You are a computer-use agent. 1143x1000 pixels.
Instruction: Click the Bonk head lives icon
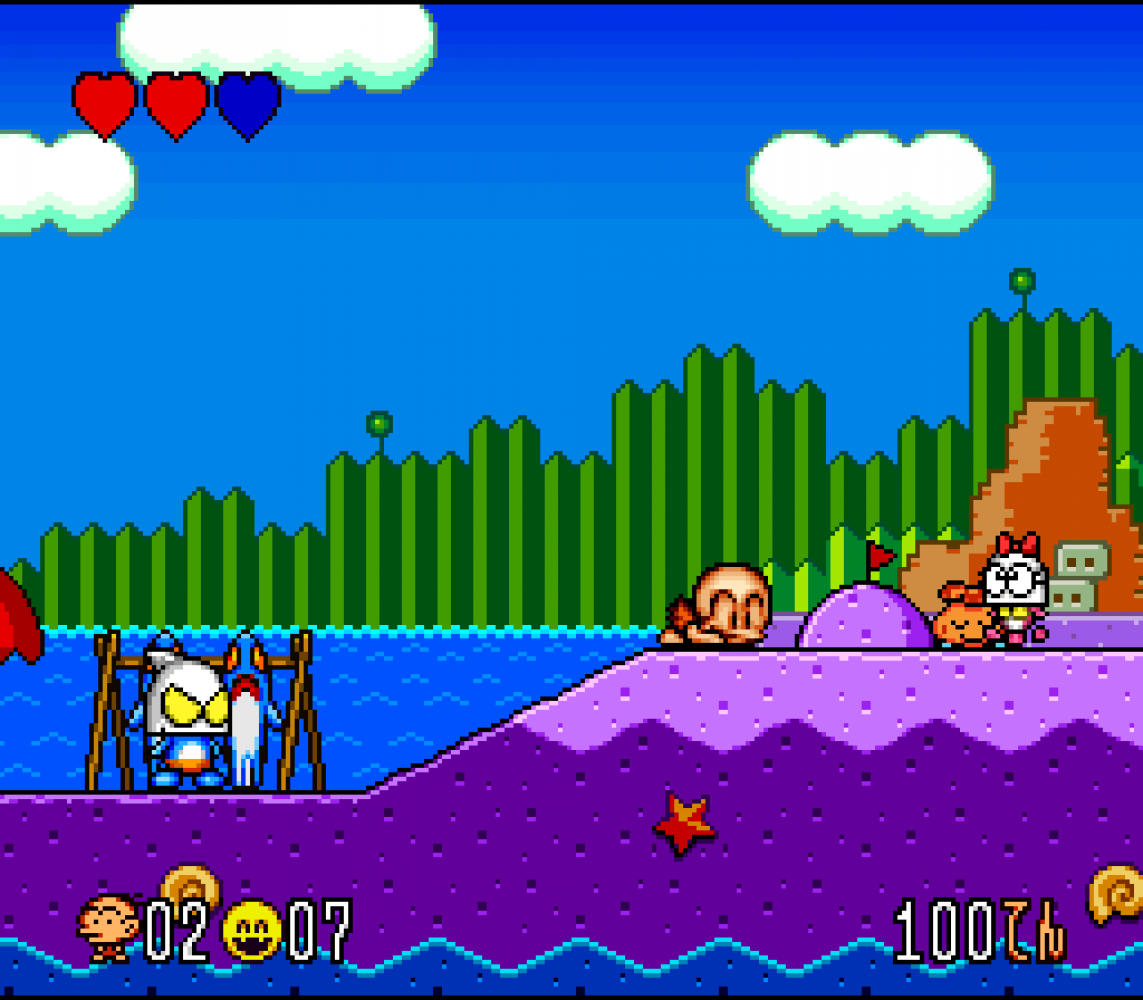108,928
